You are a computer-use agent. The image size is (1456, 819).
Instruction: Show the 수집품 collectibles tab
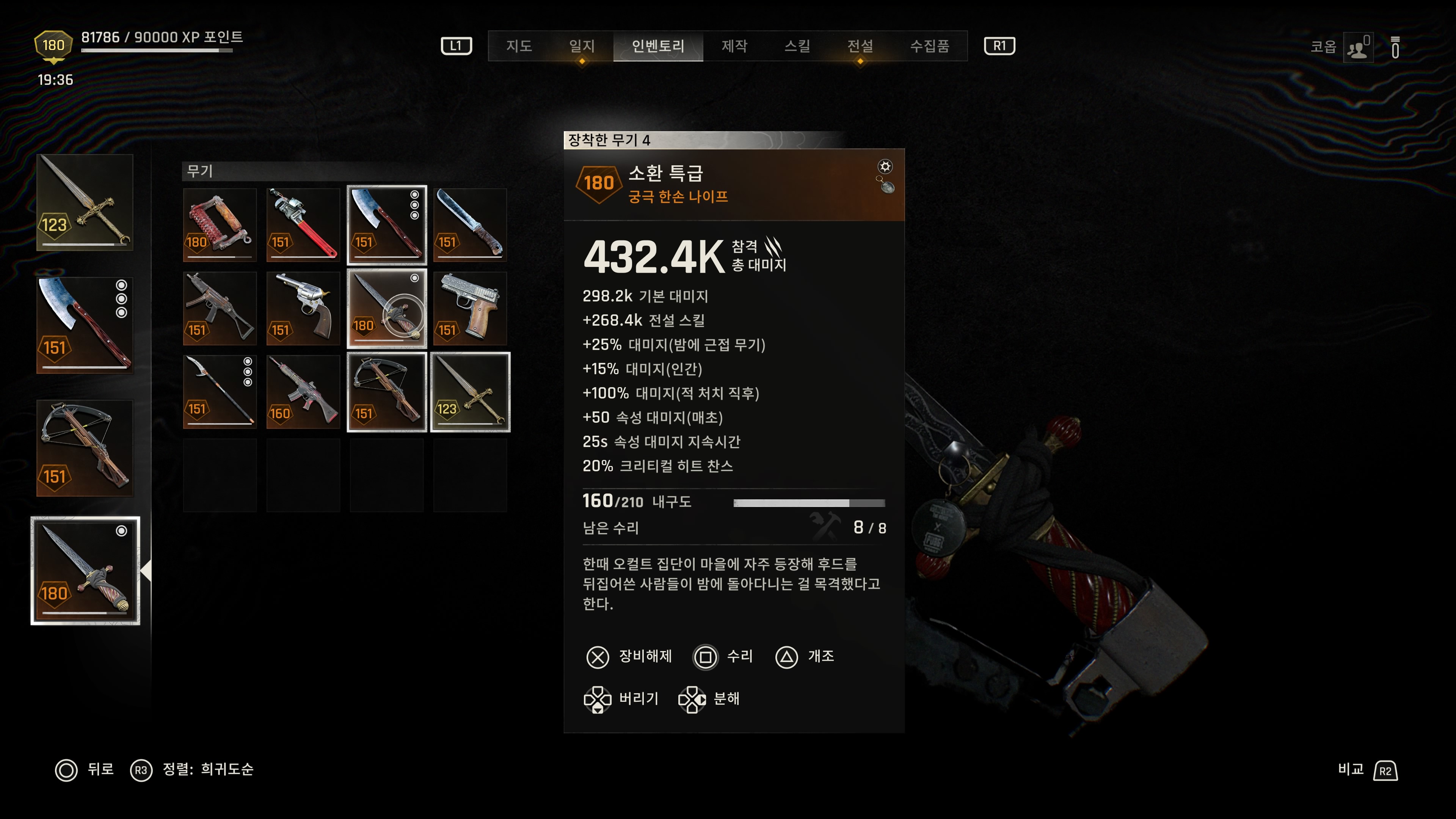tap(929, 46)
